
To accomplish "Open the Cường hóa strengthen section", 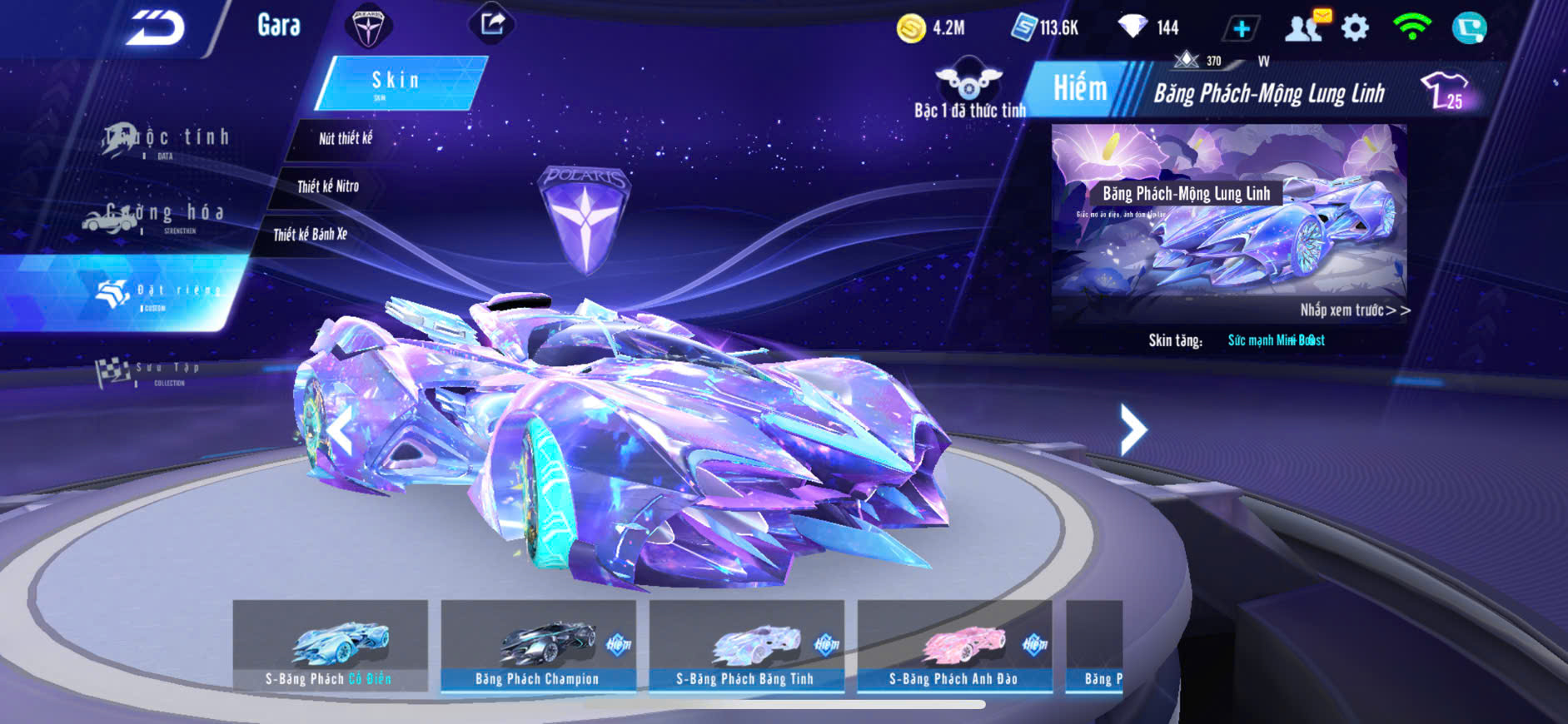I will point(154,216).
